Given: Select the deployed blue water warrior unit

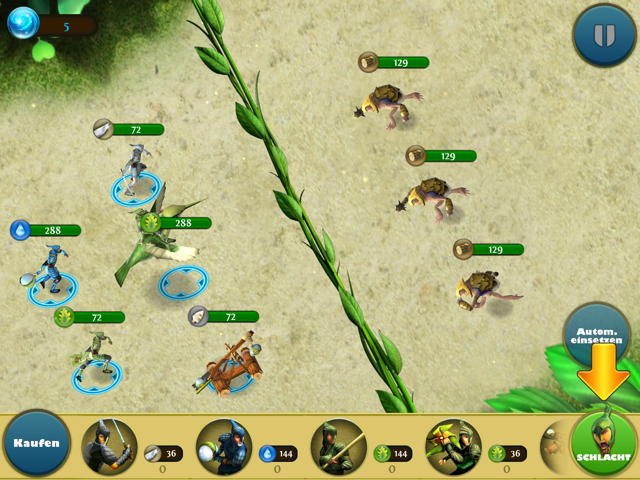Looking at the screenshot, I should click(x=50, y=272).
